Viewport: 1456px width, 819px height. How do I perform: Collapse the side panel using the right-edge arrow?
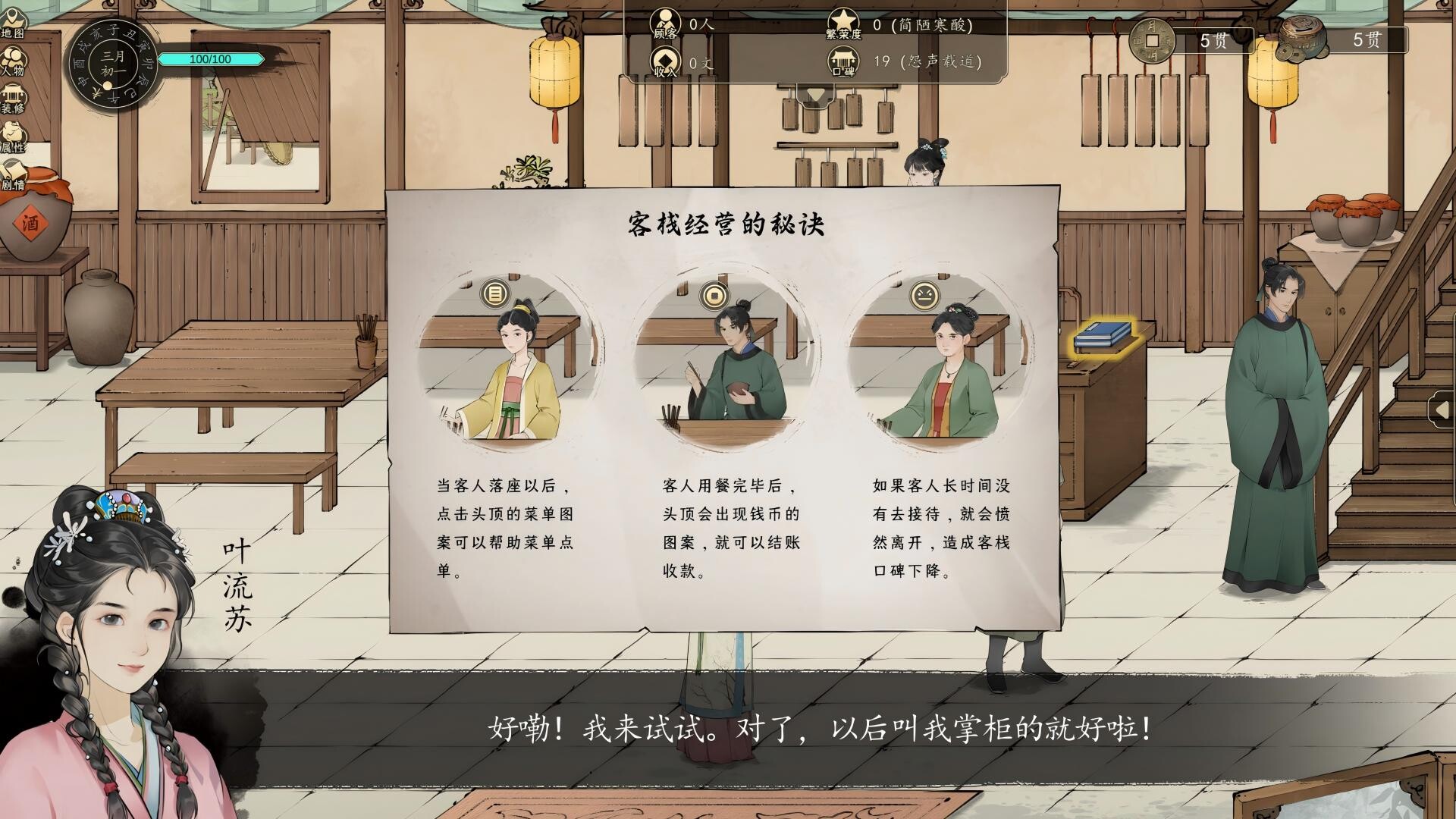coord(1443,409)
